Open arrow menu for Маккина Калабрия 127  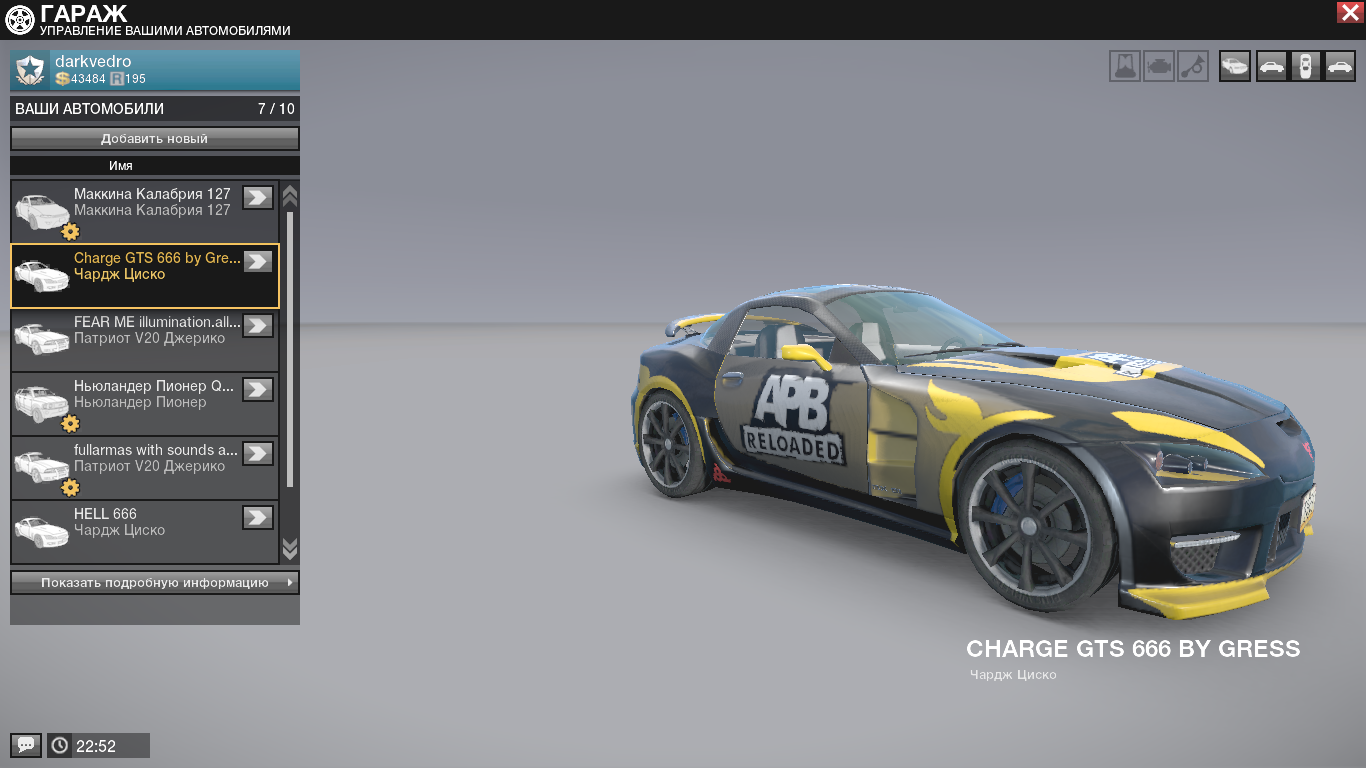(258, 197)
